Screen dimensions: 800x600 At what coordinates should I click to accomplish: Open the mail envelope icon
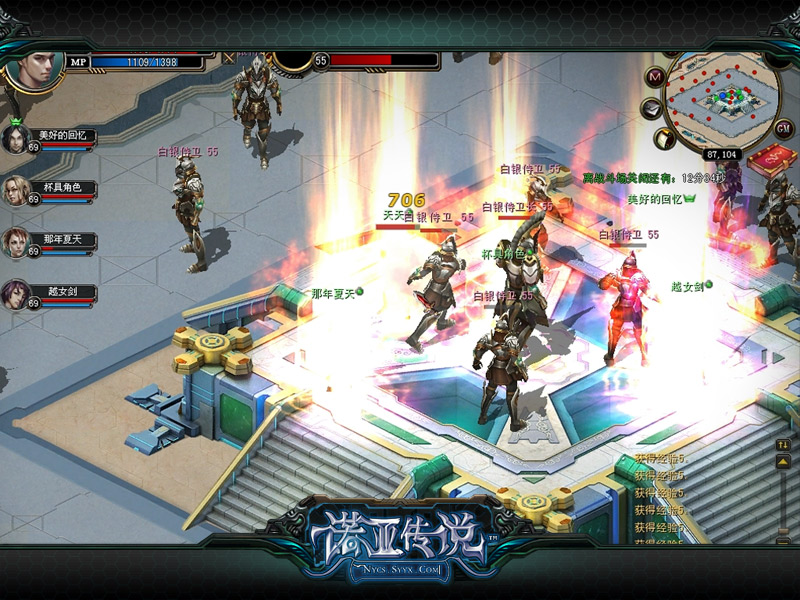(x=651, y=107)
